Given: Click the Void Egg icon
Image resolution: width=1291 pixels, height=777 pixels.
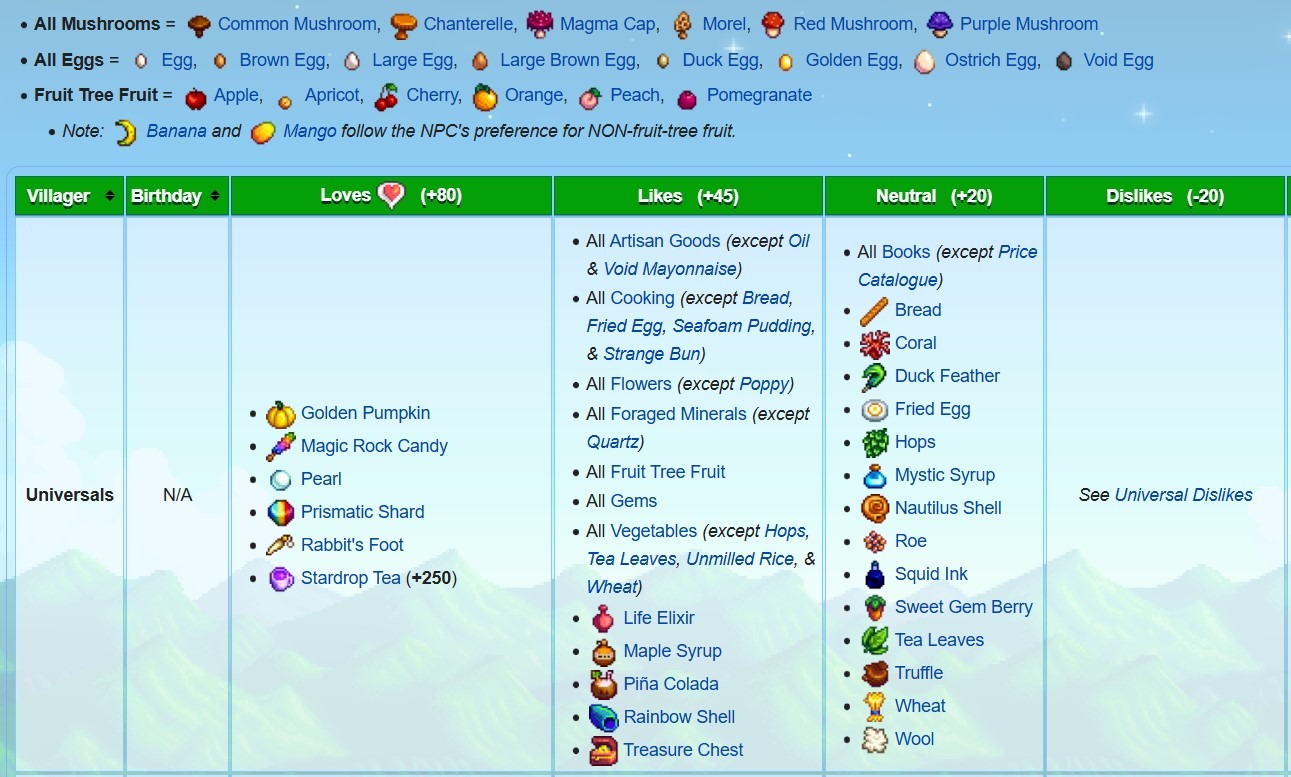Looking at the screenshot, I should click(1063, 60).
